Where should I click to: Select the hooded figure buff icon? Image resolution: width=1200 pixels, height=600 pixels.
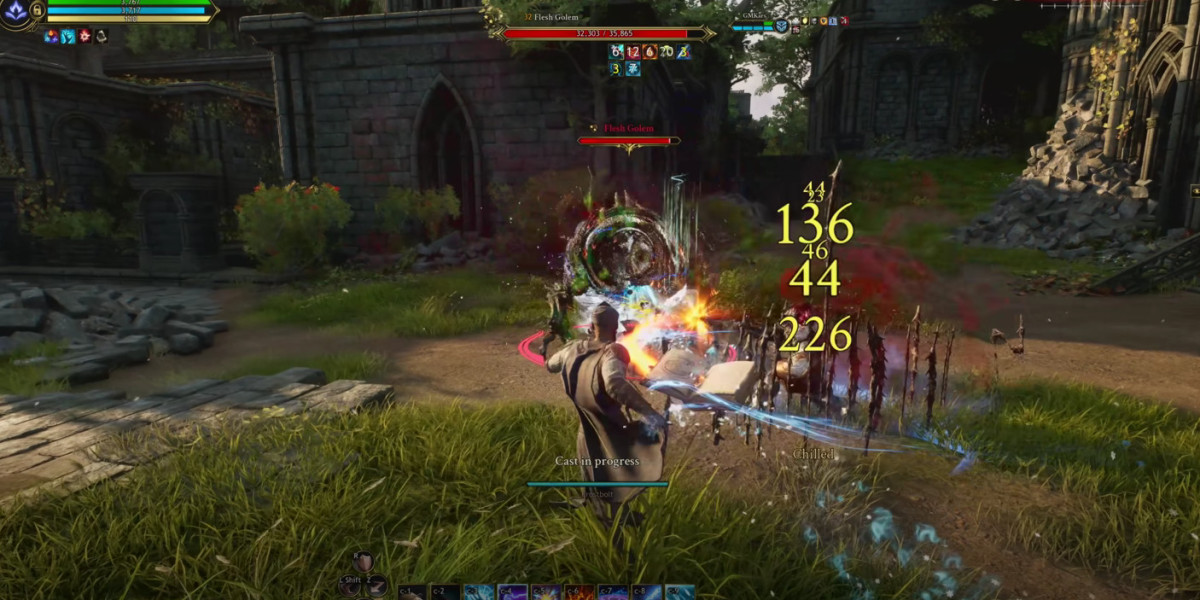click(101, 36)
